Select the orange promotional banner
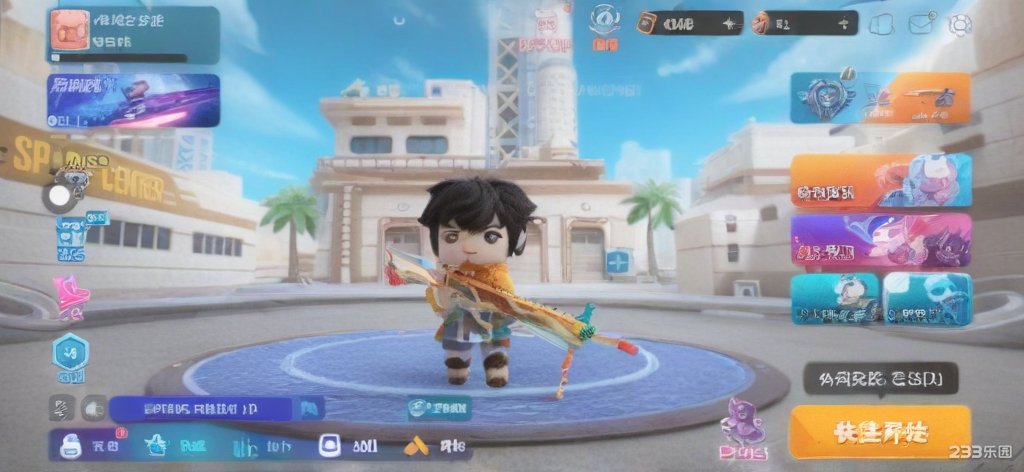 click(x=880, y=180)
